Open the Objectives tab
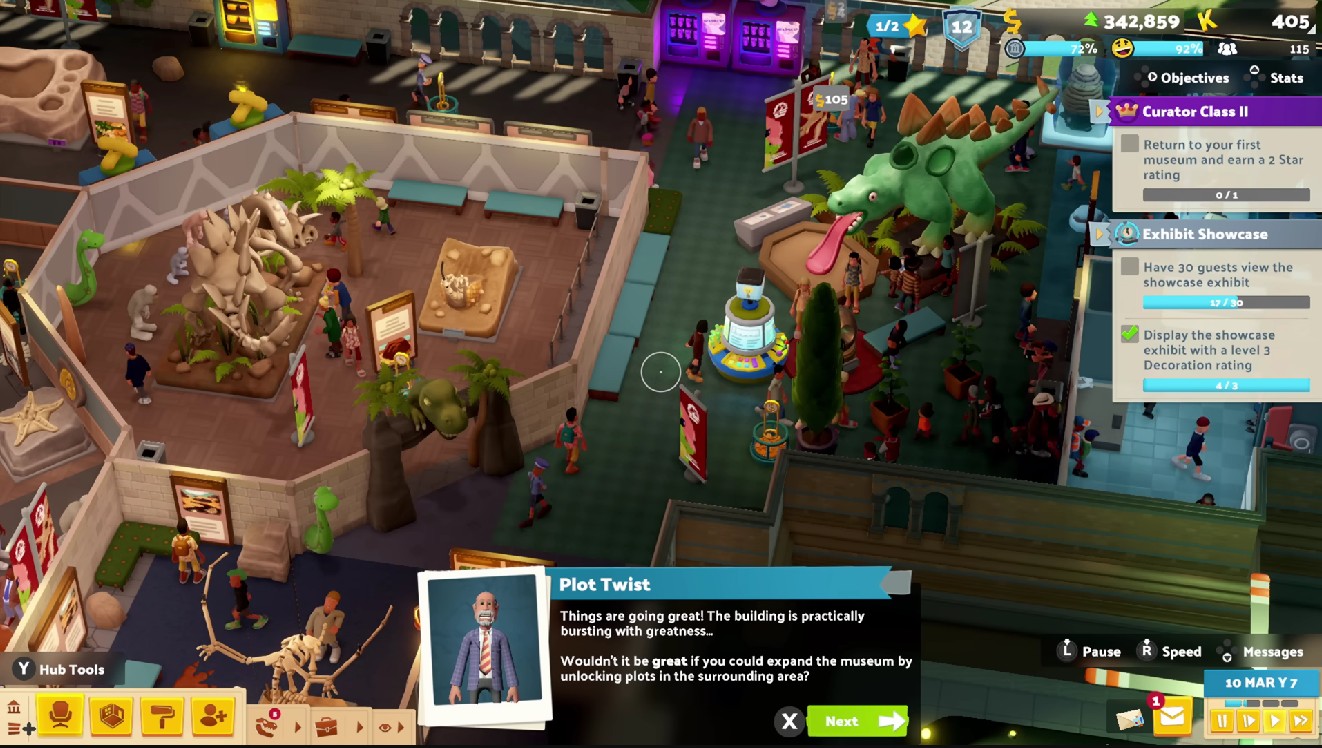The image size is (1322, 748). [1196, 78]
